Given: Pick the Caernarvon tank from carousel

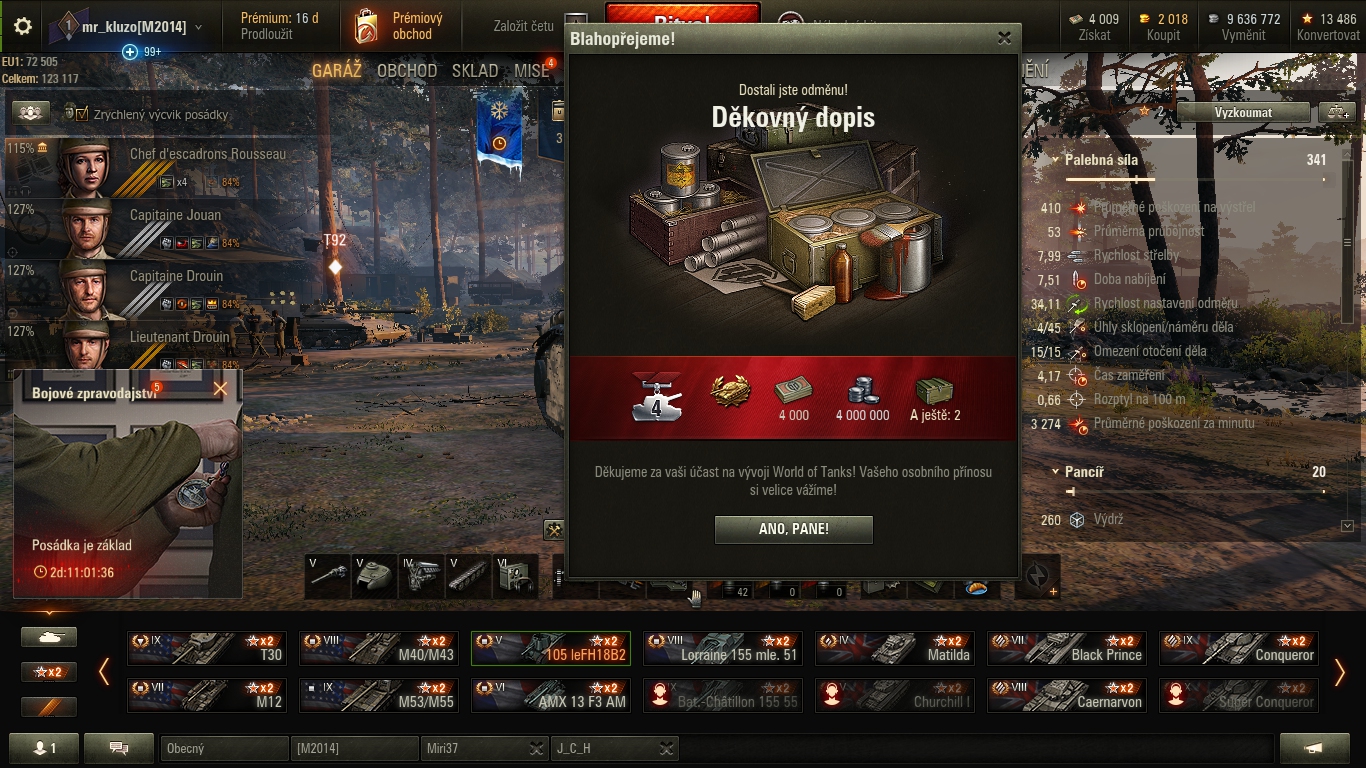Looking at the screenshot, I should pyautogui.click(x=1066, y=695).
